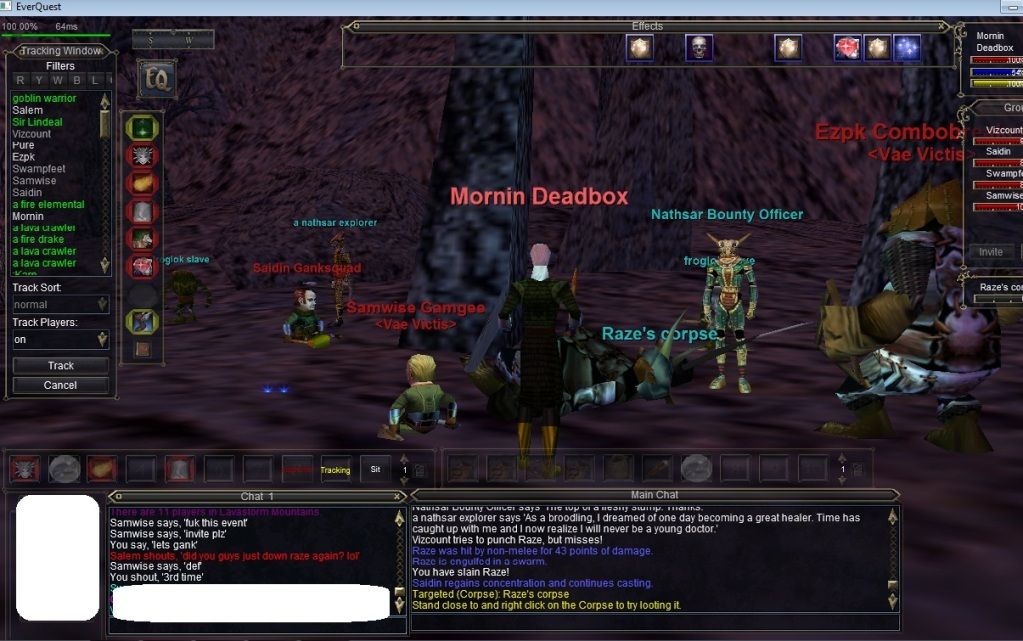Image resolution: width=1023 pixels, height=641 pixels.
Task: Open the EQ main menu button
Action: click(x=156, y=78)
